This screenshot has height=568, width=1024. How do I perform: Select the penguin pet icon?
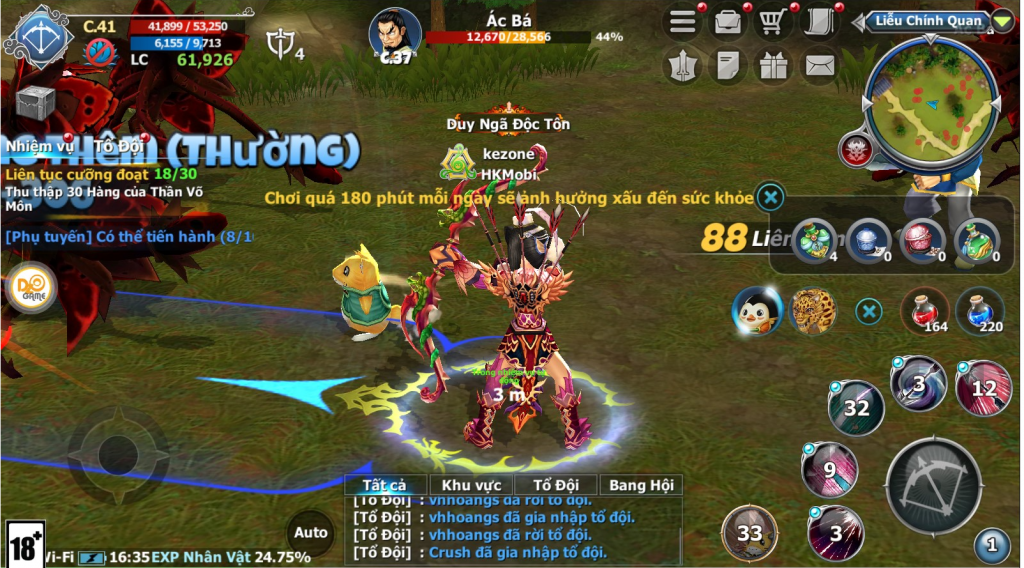pyautogui.click(x=756, y=310)
